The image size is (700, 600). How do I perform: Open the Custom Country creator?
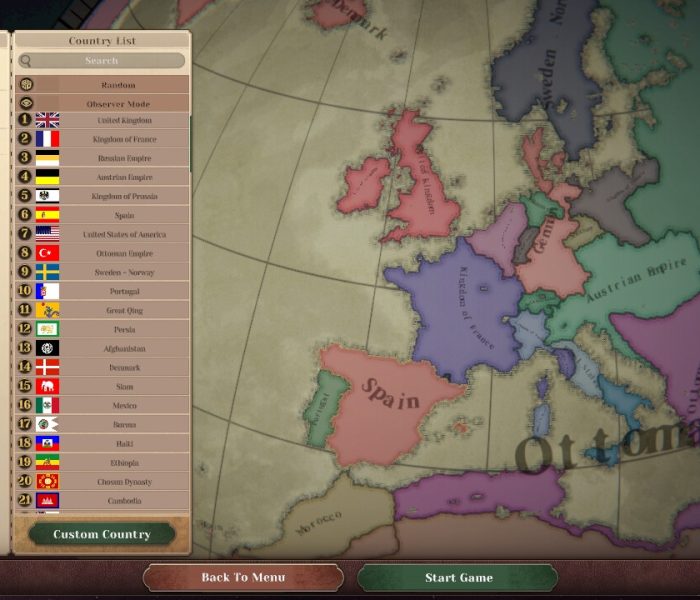(102, 534)
